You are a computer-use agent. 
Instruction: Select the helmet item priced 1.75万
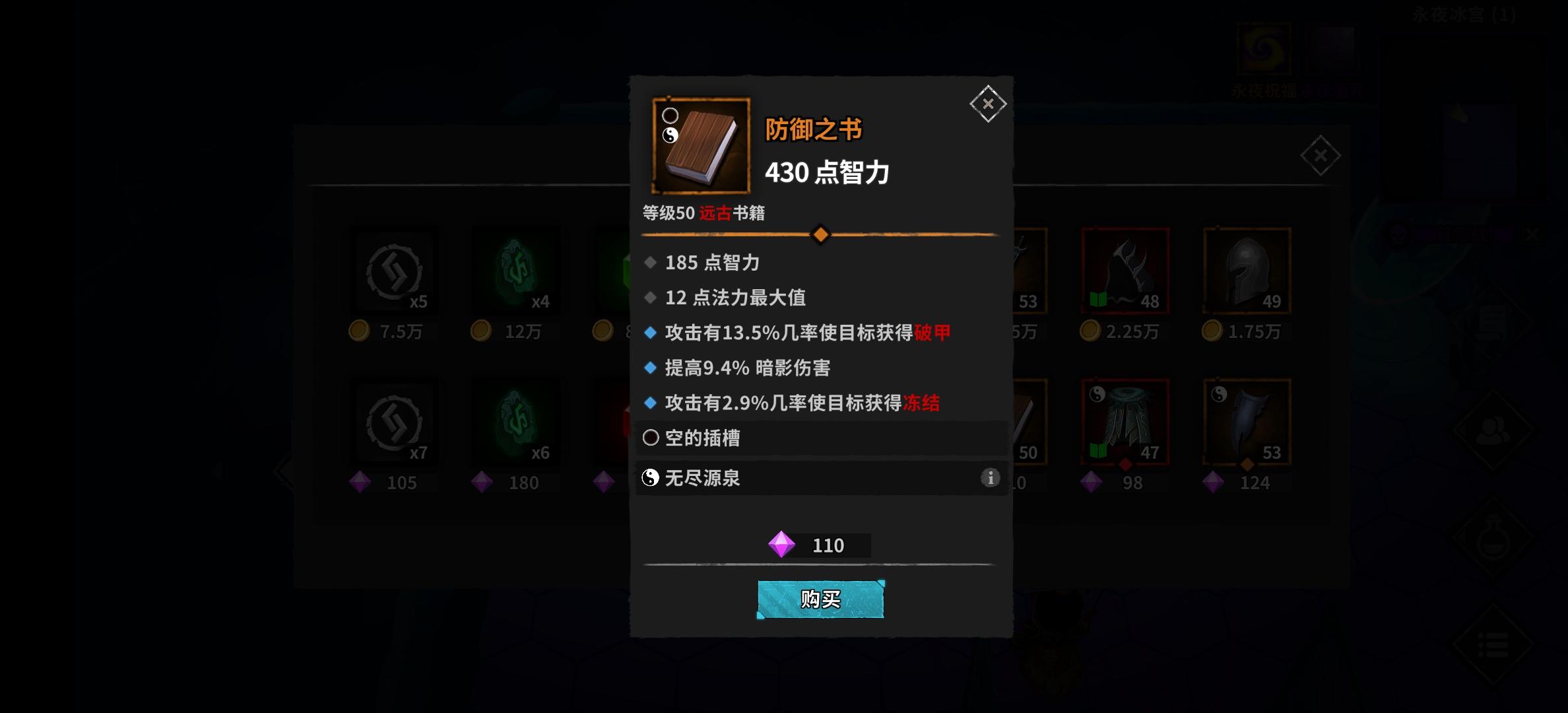click(x=1247, y=271)
